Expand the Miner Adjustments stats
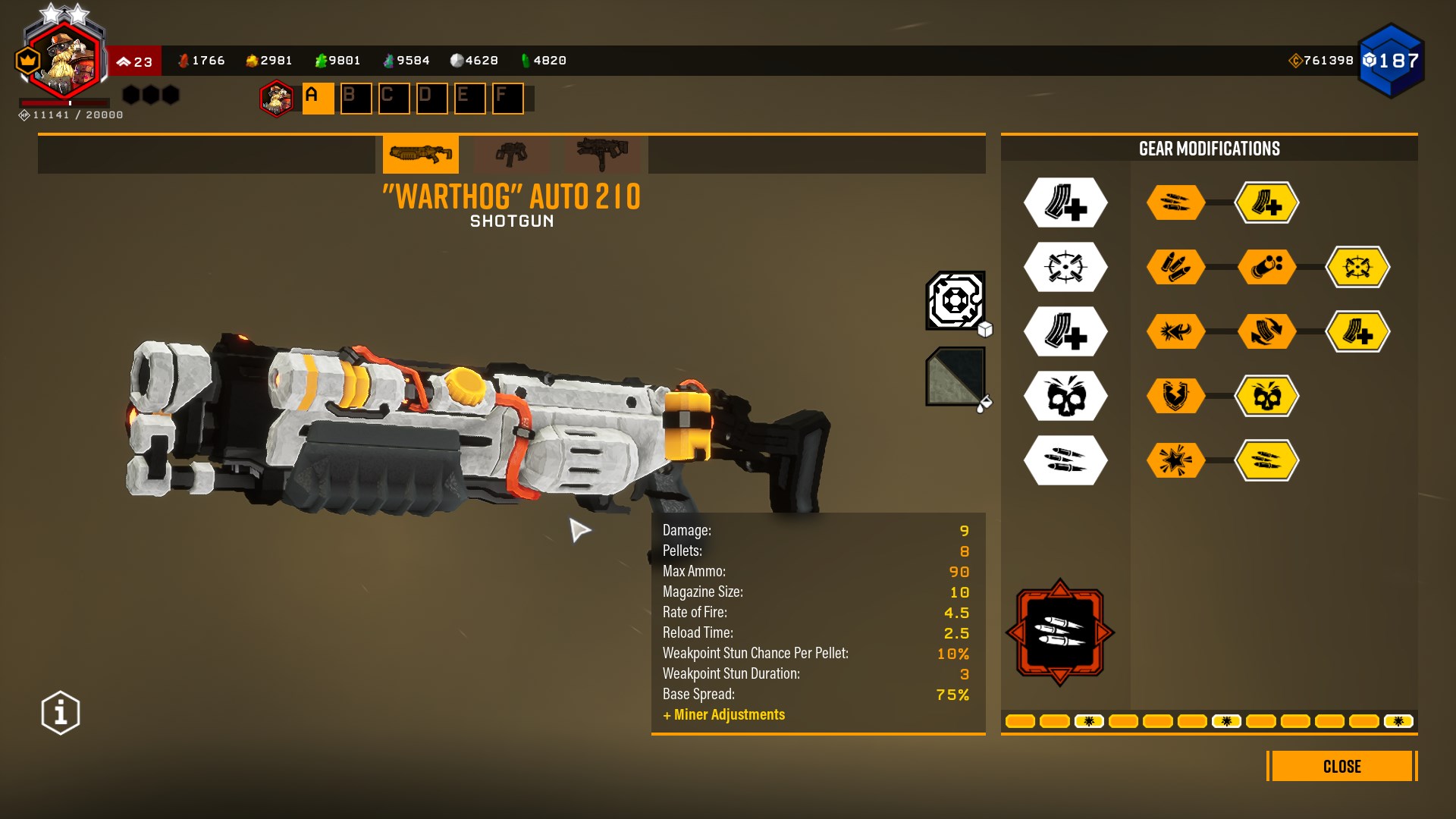Image resolution: width=1456 pixels, height=819 pixels. 724,714
